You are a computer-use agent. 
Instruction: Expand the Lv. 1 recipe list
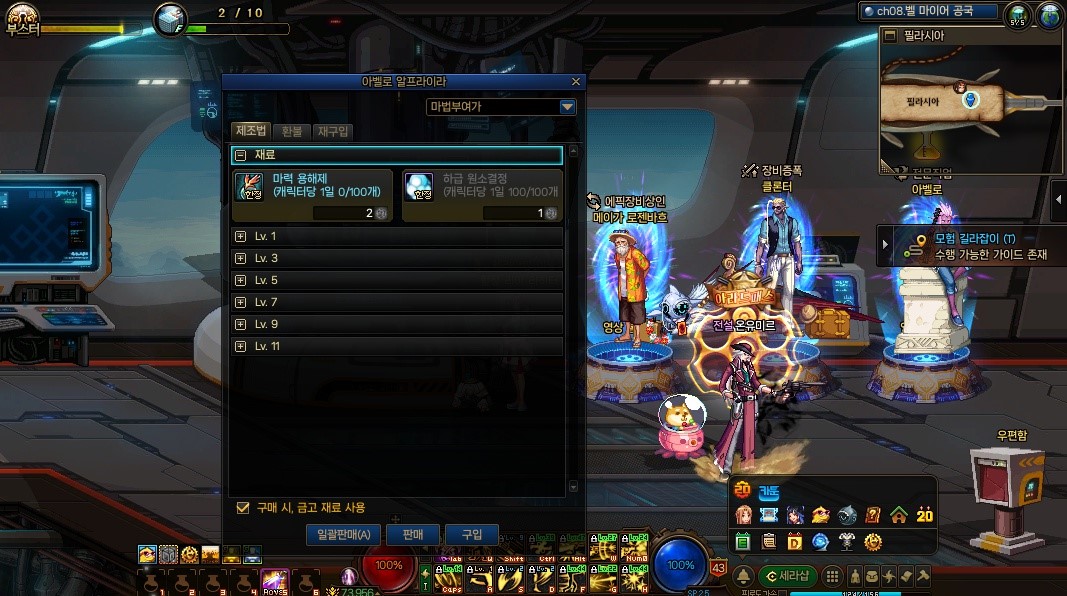click(240, 236)
